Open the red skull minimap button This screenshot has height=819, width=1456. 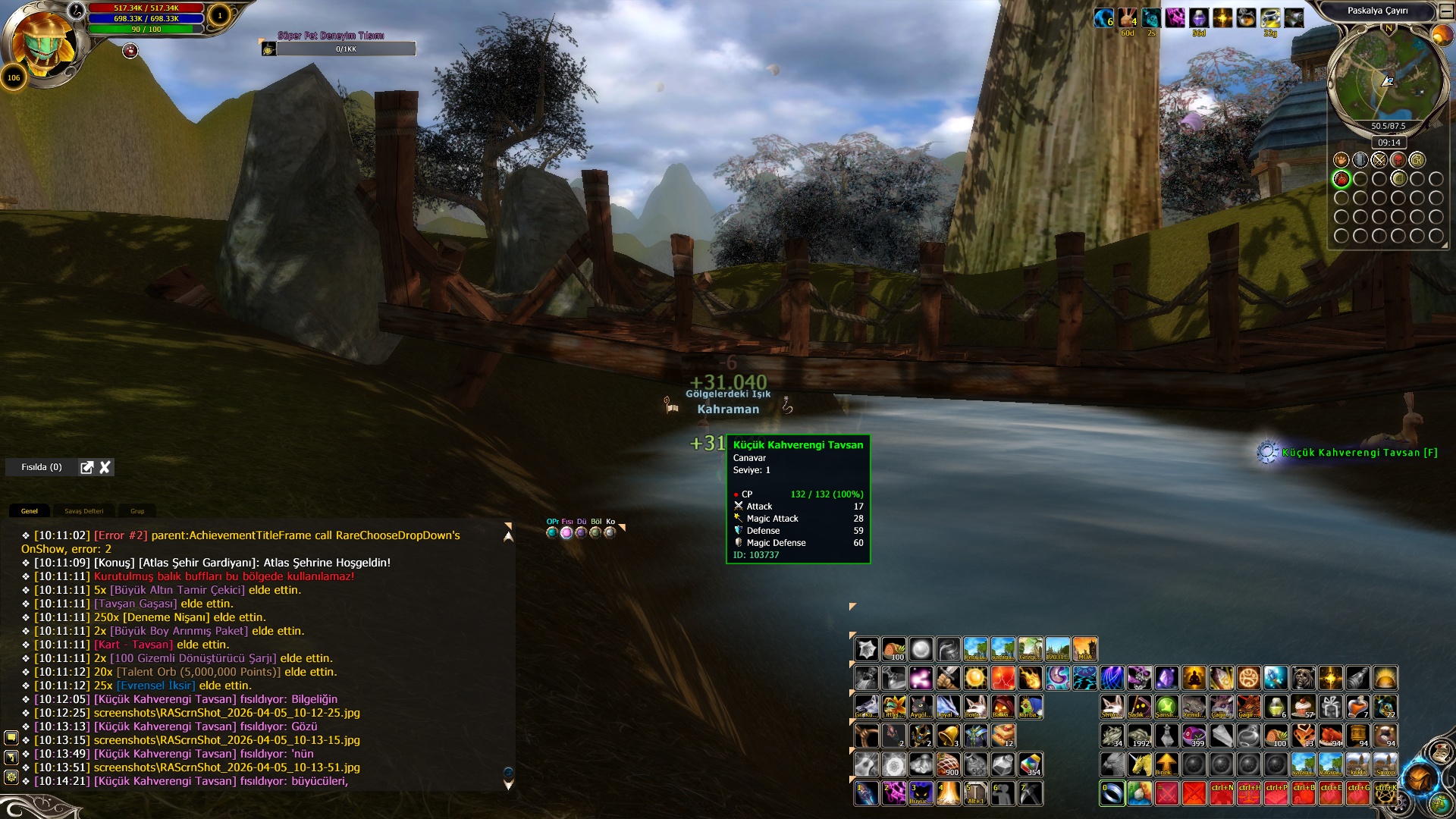click(x=1398, y=160)
